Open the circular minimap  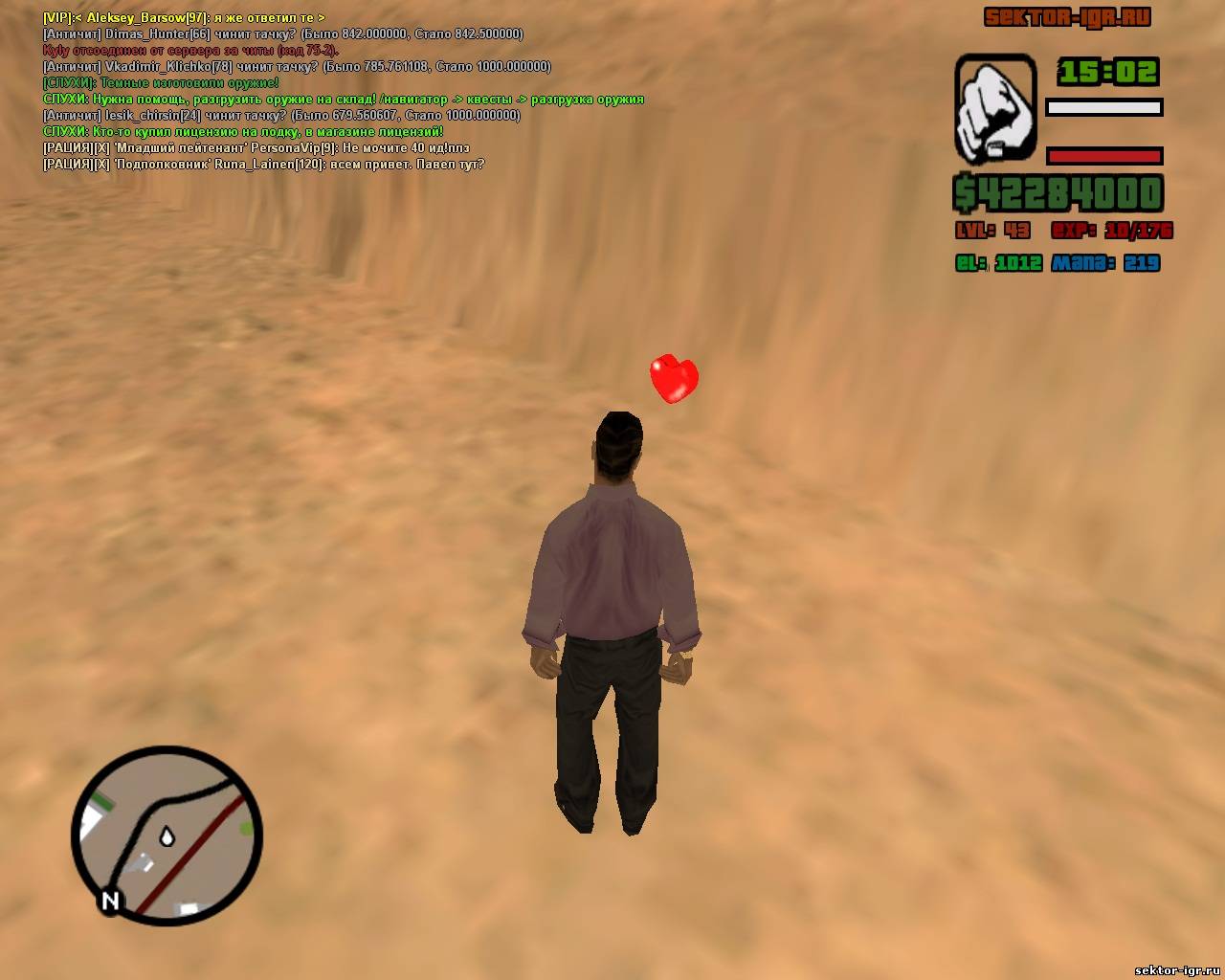(167, 835)
